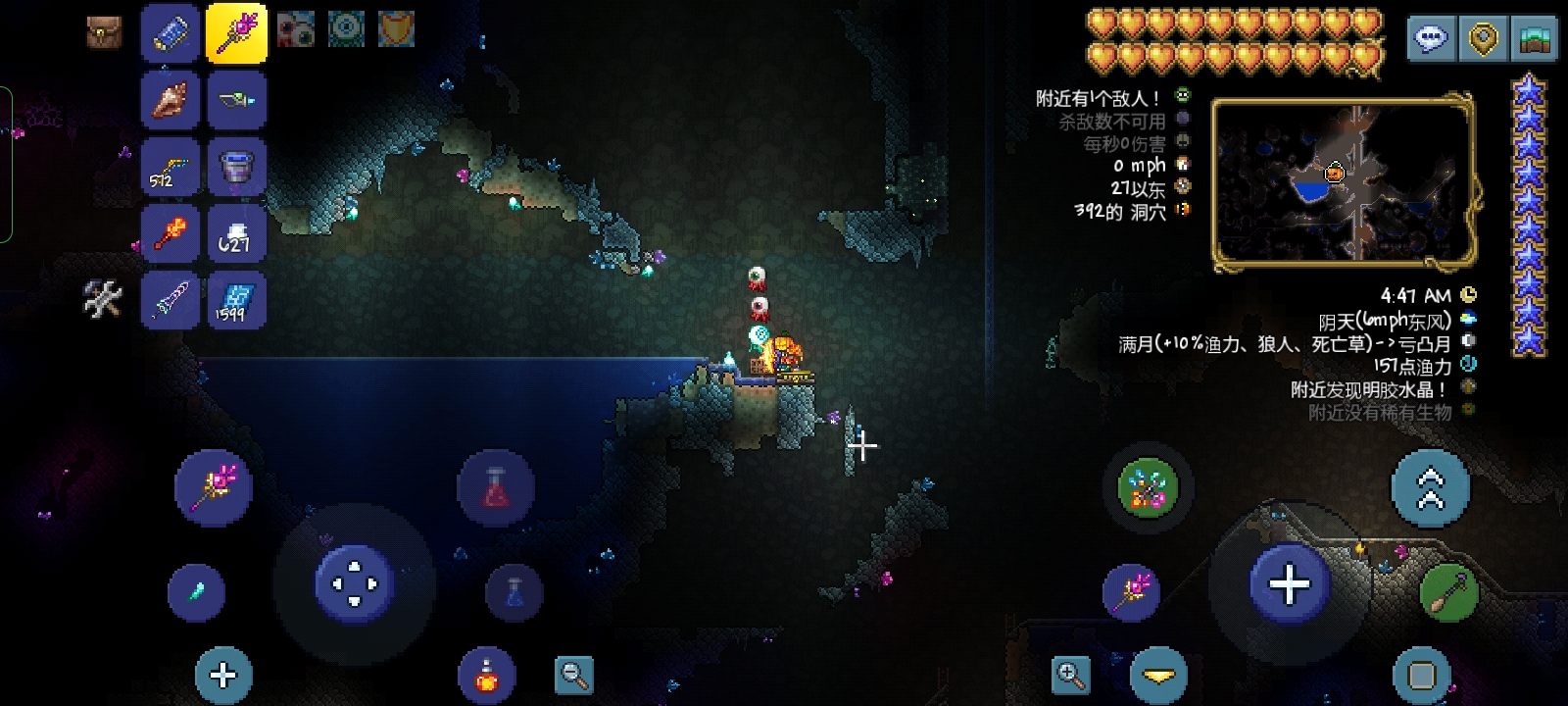Toggle the green shovel smart cursor button

click(x=1448, y=592)
